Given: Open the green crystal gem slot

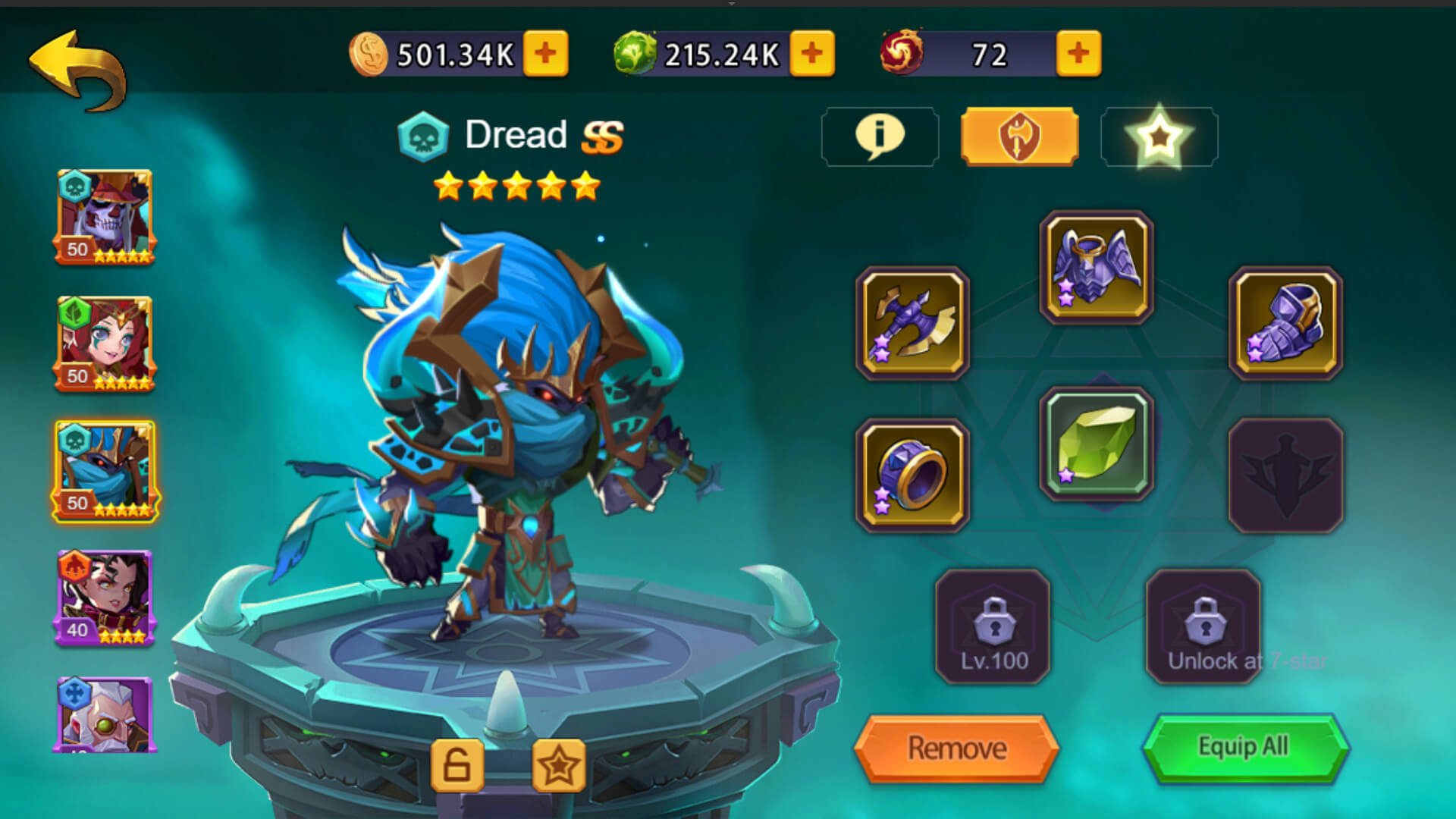Looking at the screenshot, I should [1096, 444].
